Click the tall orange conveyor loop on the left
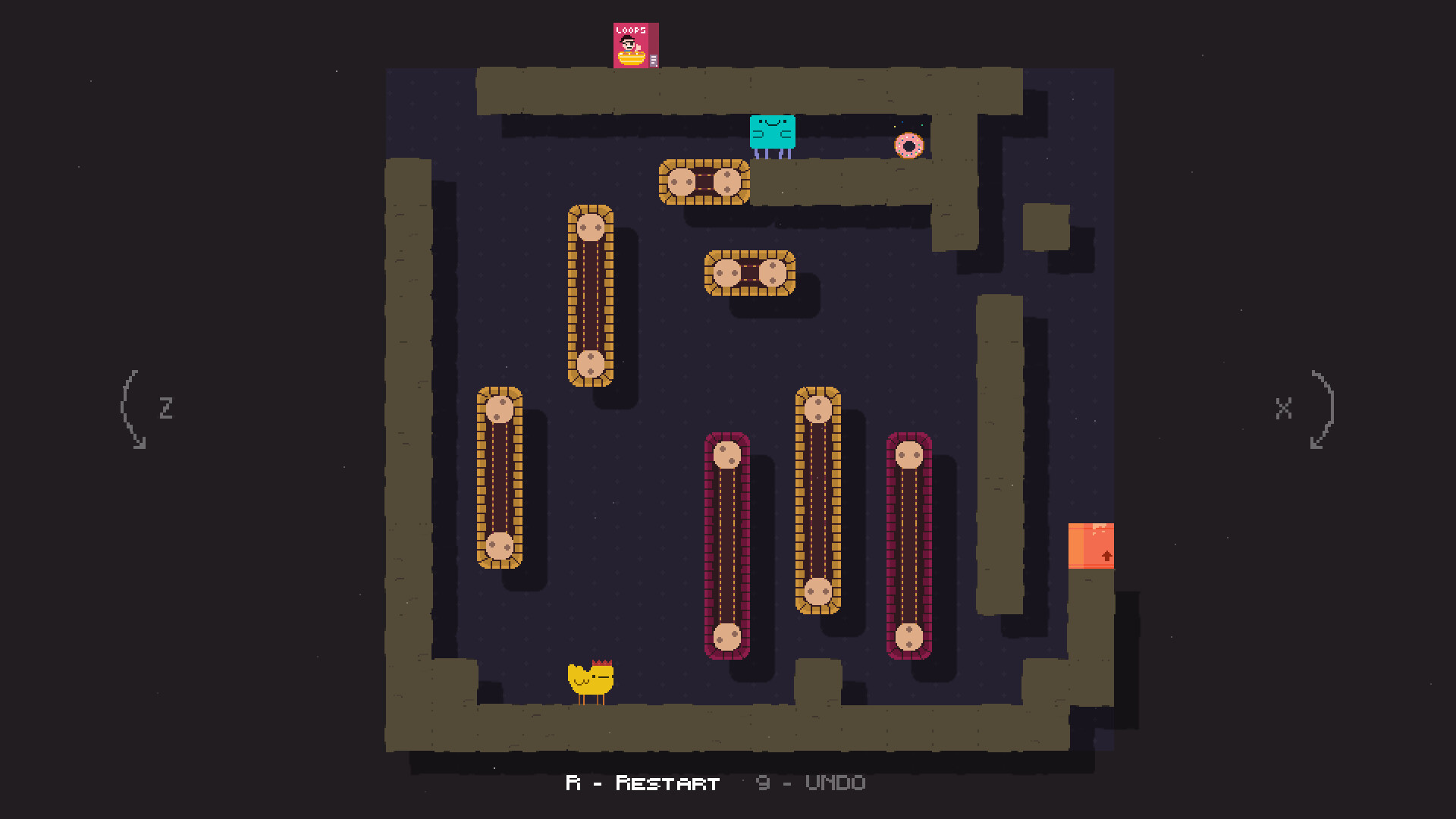This screenshot has height=819, width=1456. click(x=591, y=296)
